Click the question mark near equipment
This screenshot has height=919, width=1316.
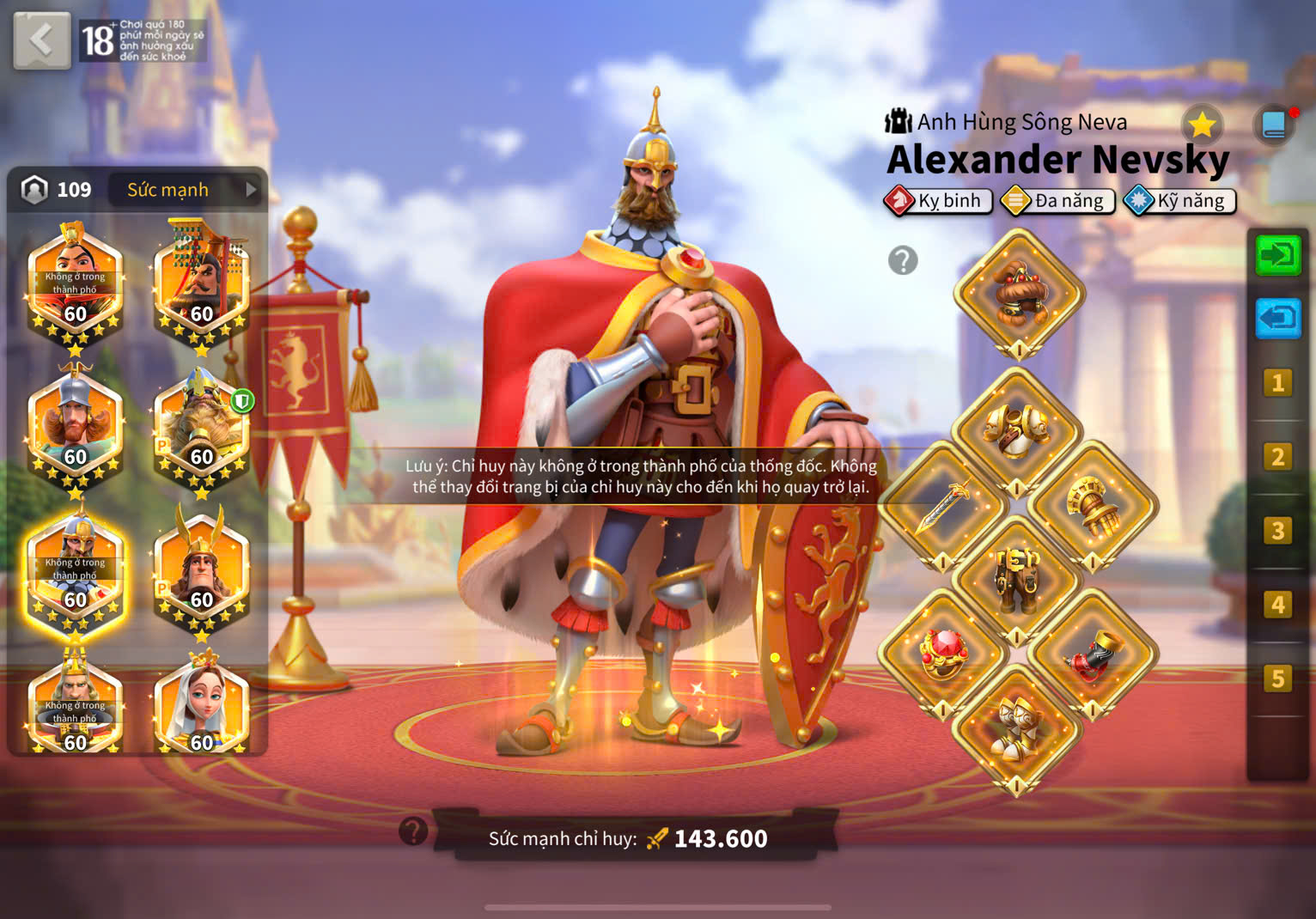[x=903, y=259]
